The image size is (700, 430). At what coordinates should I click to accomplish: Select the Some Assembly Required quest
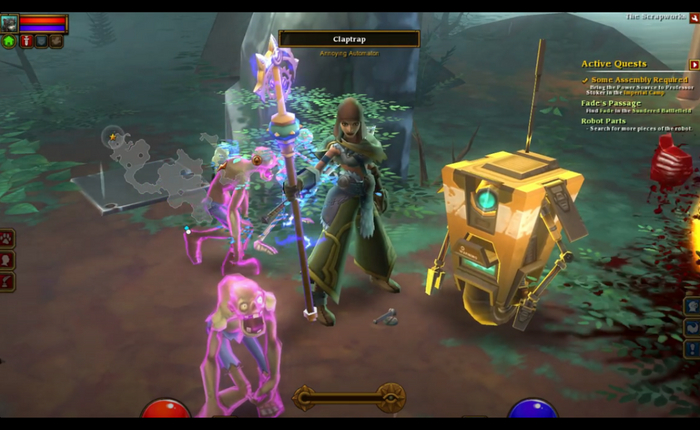click(x=639, y=80)
